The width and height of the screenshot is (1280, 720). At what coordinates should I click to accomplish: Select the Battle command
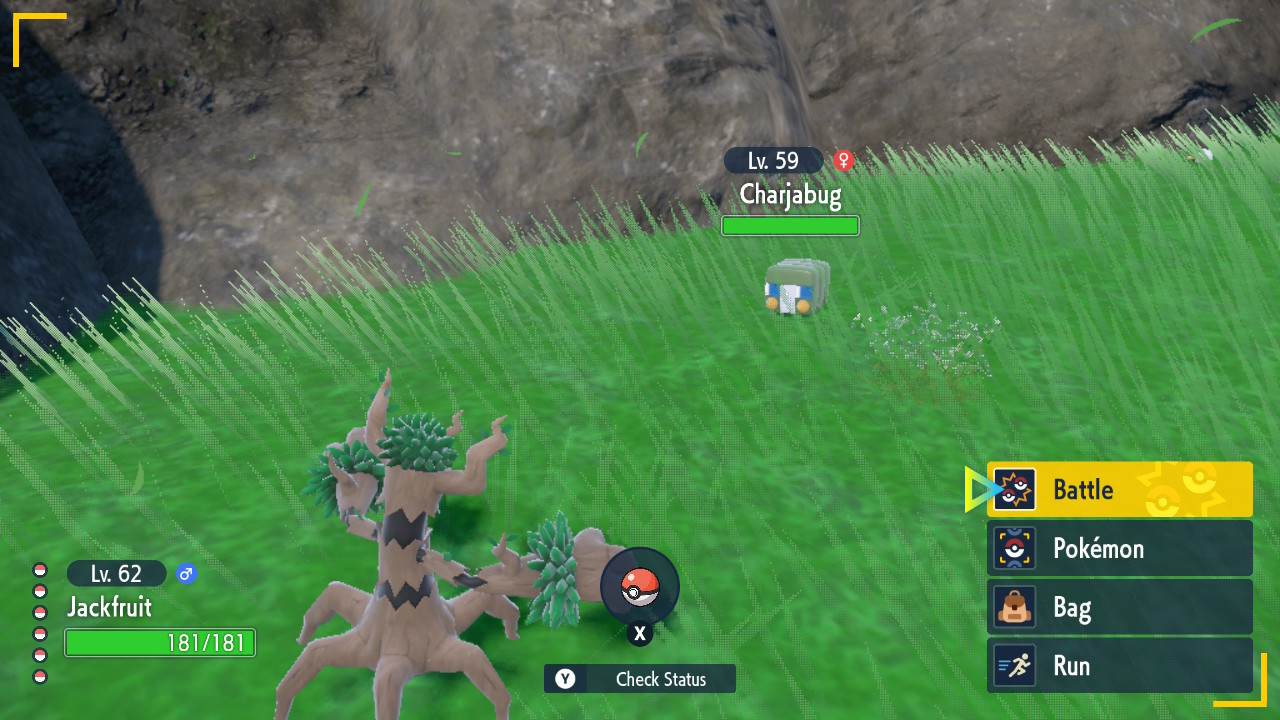point(1119,490)
